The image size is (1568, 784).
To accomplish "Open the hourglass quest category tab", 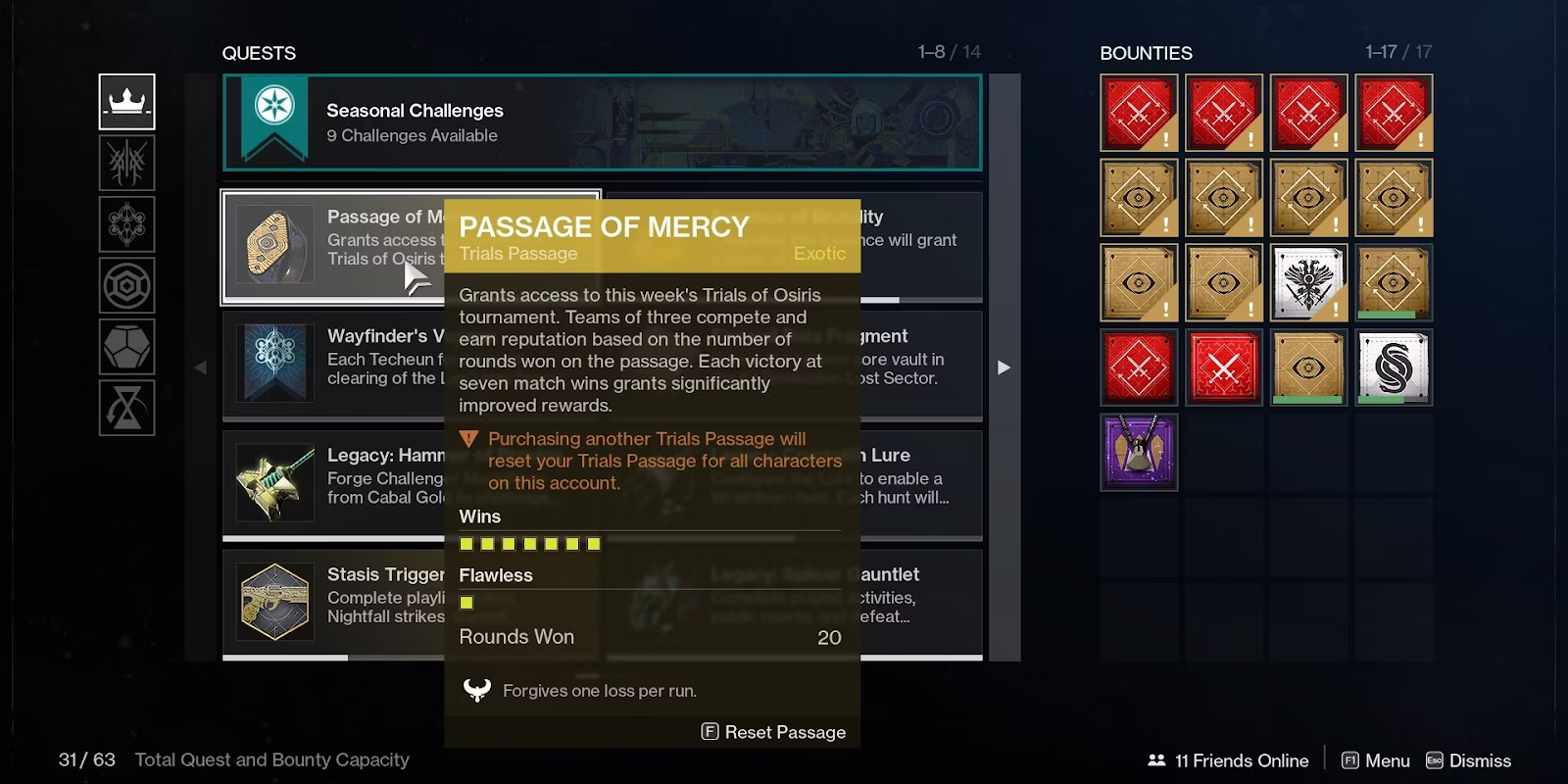I will [127, 408].
